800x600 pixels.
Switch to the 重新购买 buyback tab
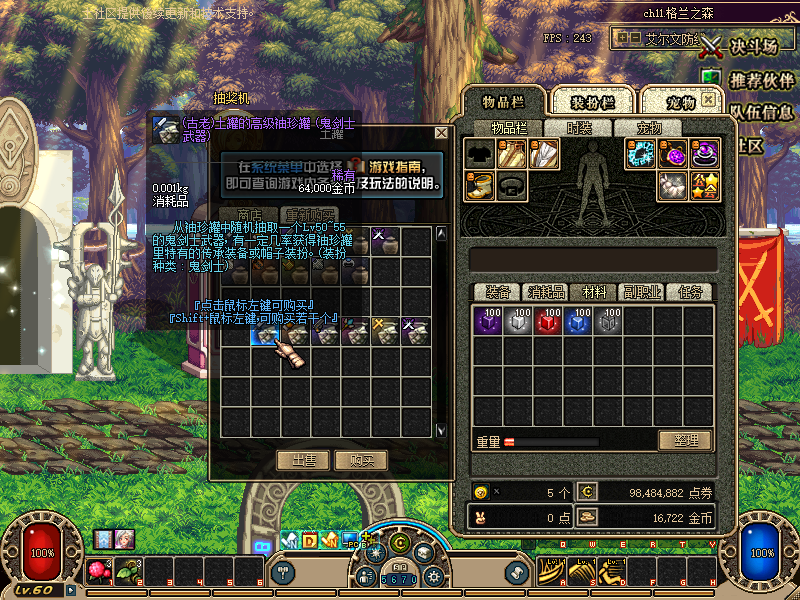(309, 215)
